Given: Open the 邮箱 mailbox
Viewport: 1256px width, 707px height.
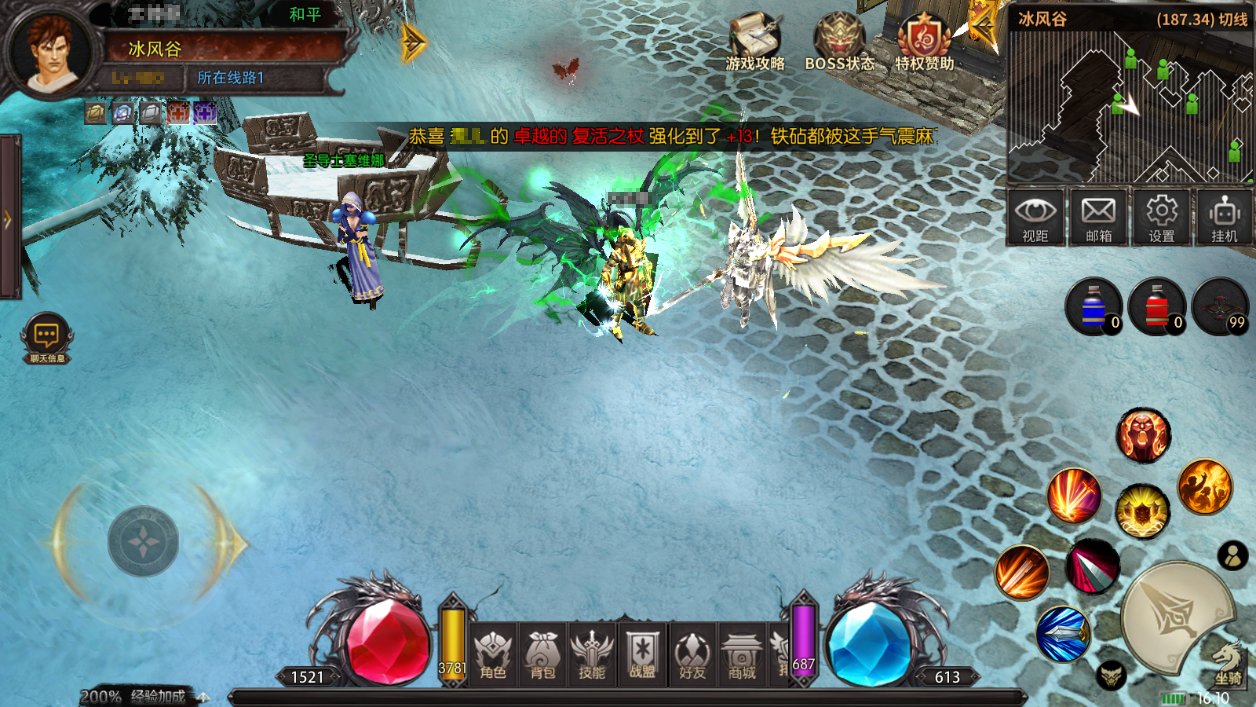Looking at the screenshot, I should coord(1098,217).
